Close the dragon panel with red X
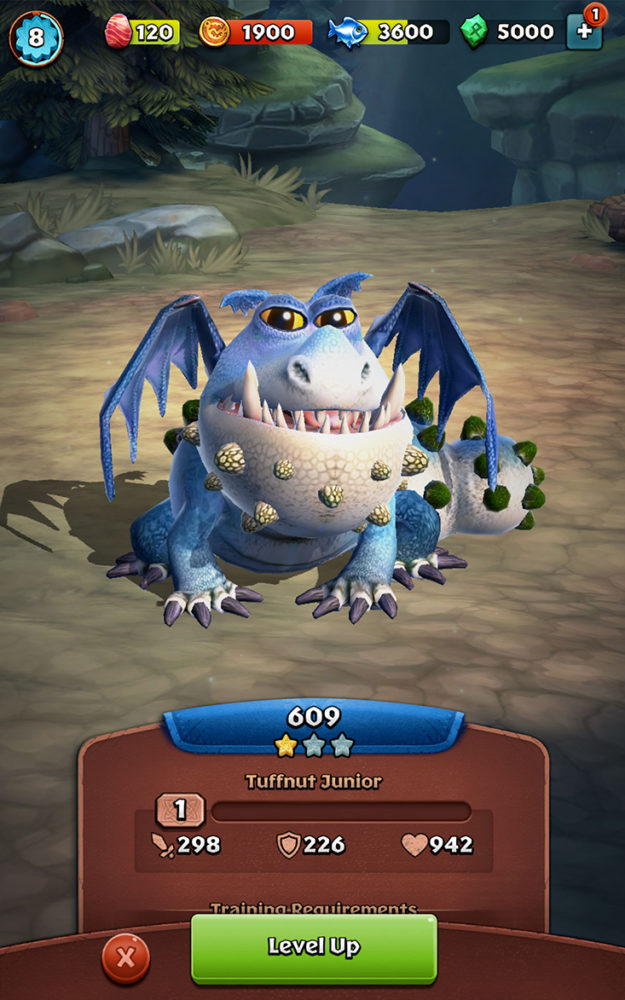 [x=126, y=958]
